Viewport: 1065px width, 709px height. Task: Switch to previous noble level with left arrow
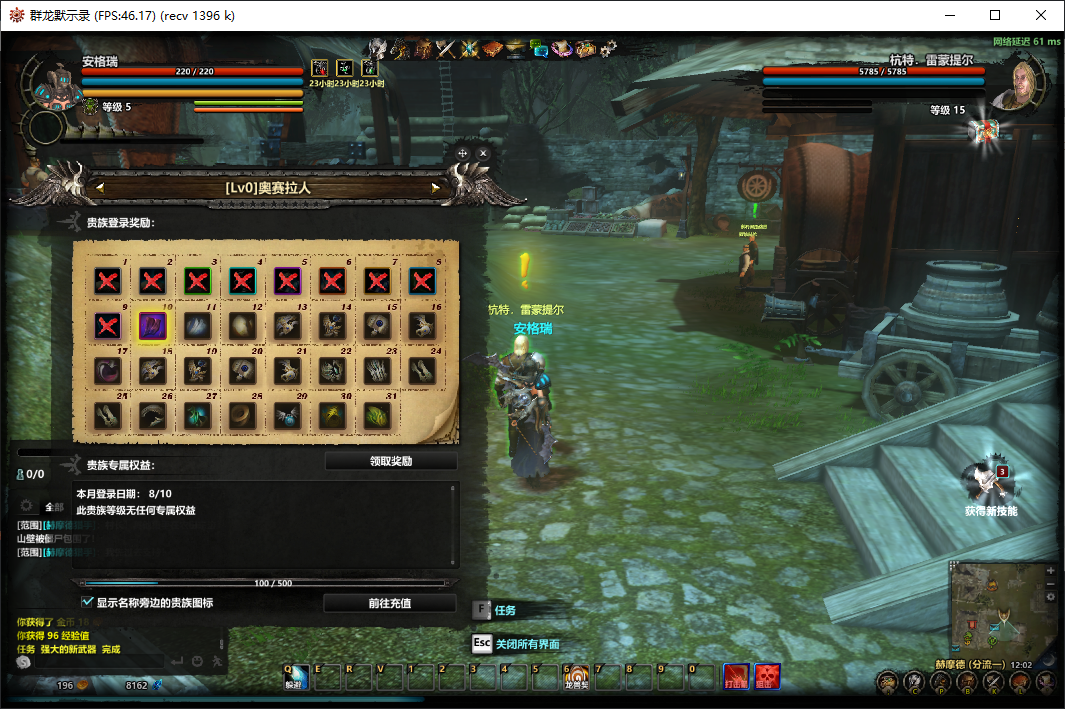tap(99, 187)
